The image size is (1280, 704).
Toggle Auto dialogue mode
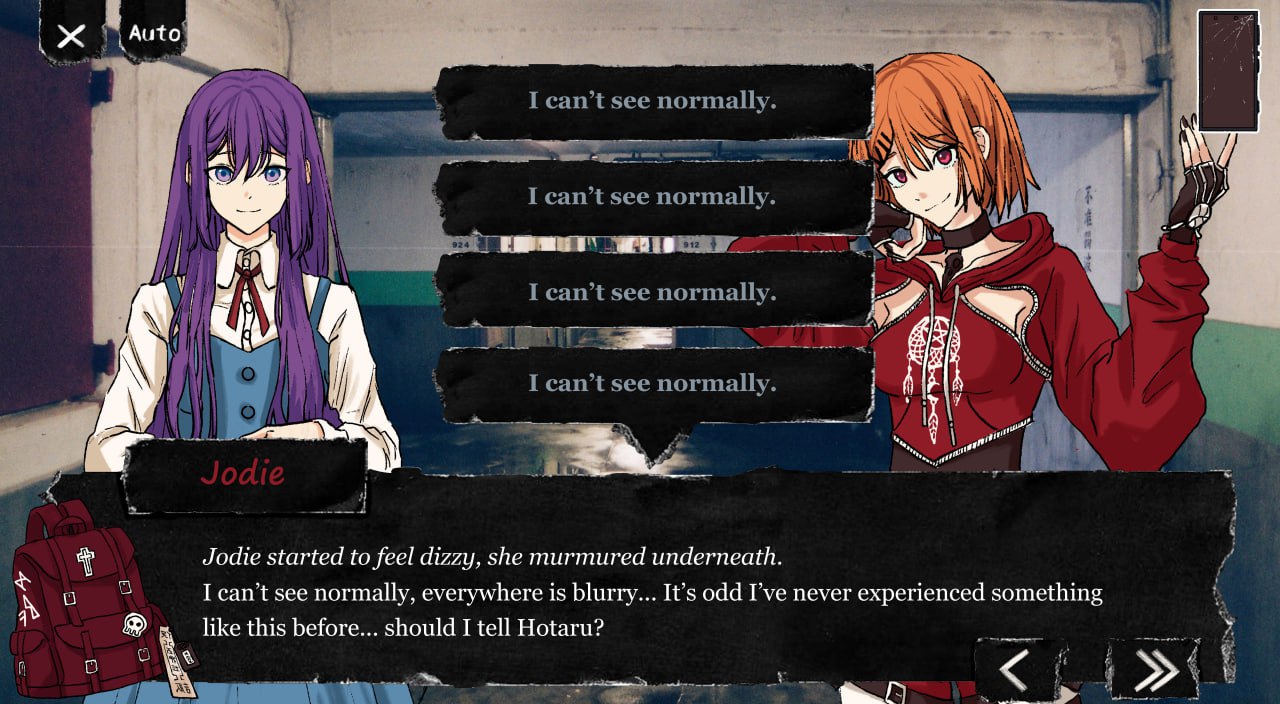tap(154, 33)
